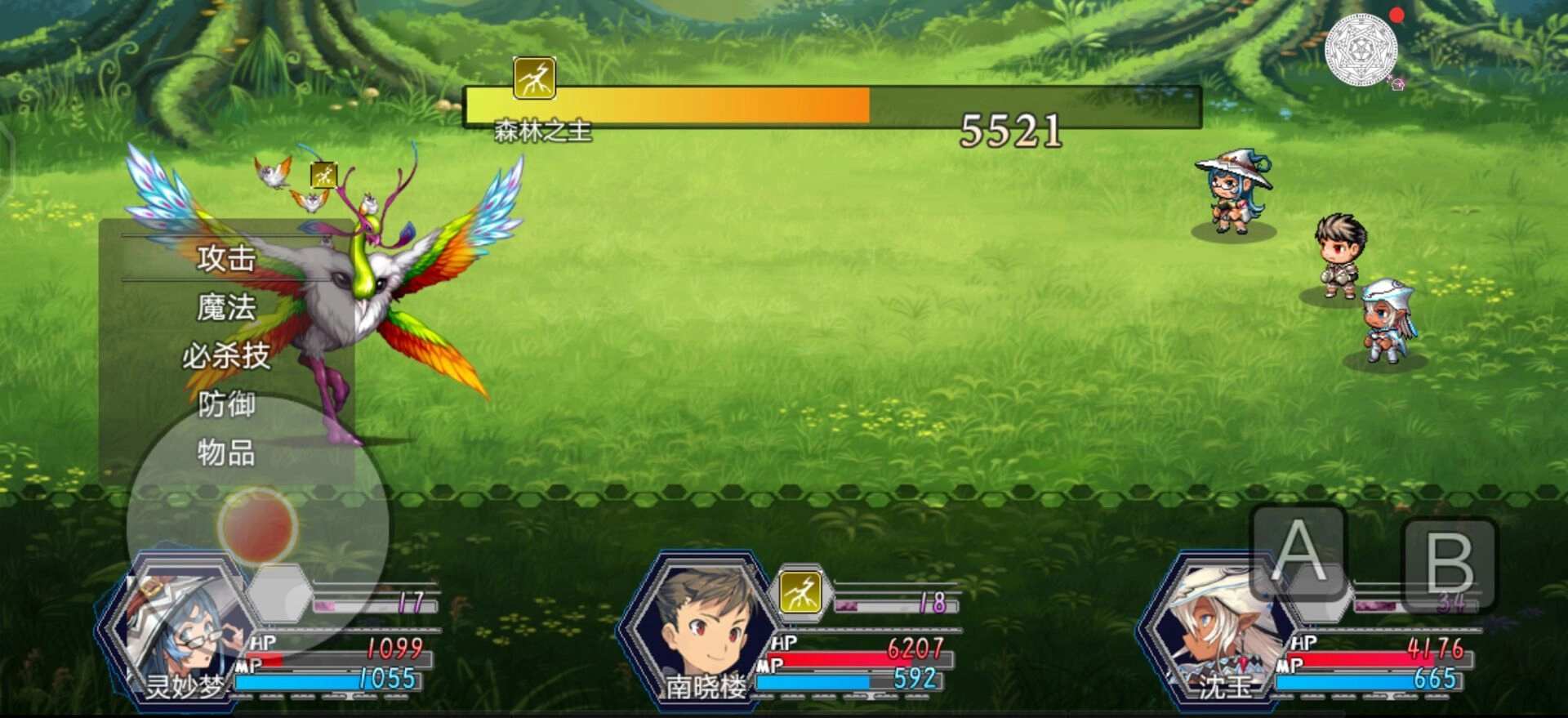This screenshot has width=1568, height=718.
Task: Open the 必杀技 special skills command
Action: [226, 356]
